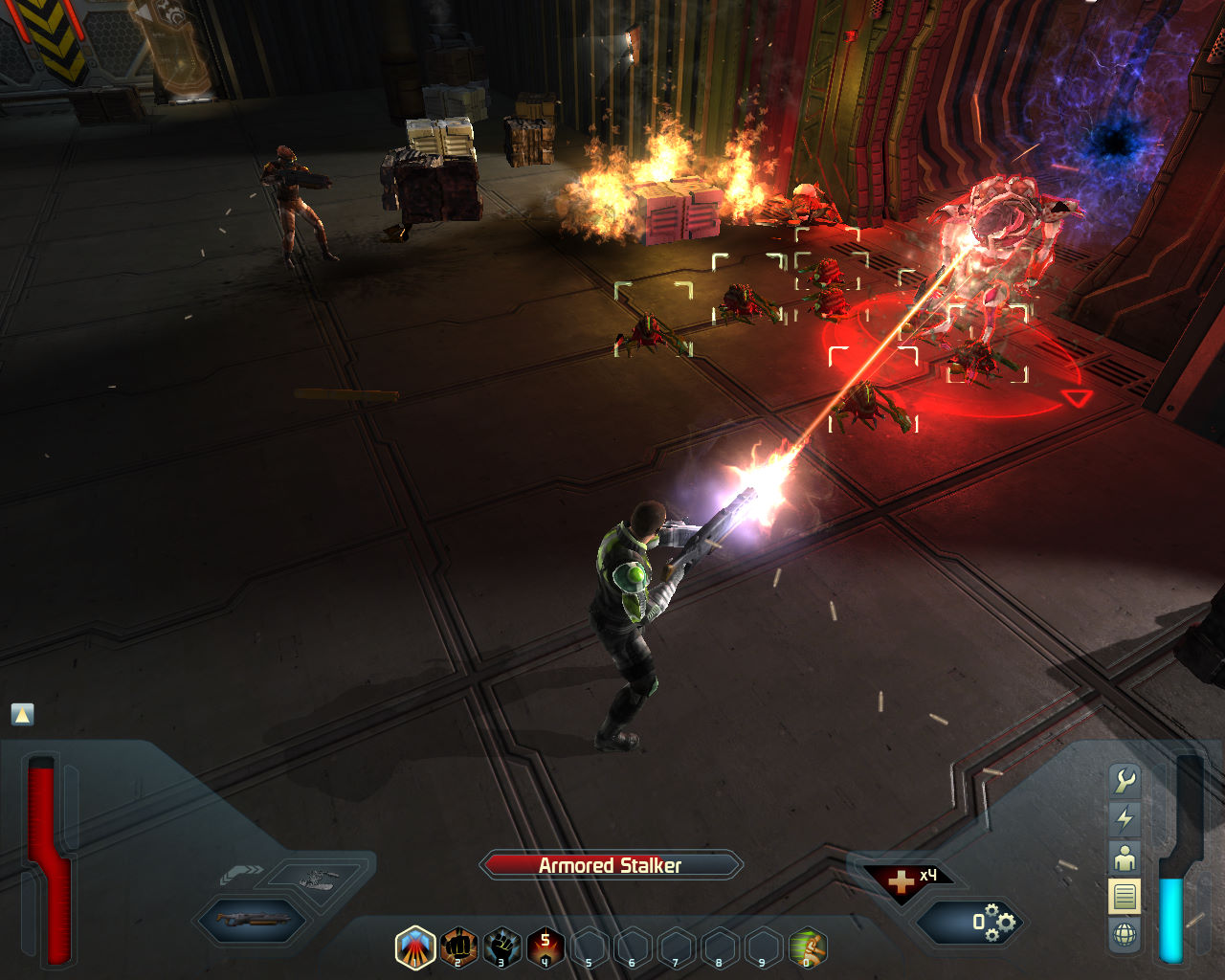Open the highlighted journal log icon

pyautogui.click(x=1125, y=897)
